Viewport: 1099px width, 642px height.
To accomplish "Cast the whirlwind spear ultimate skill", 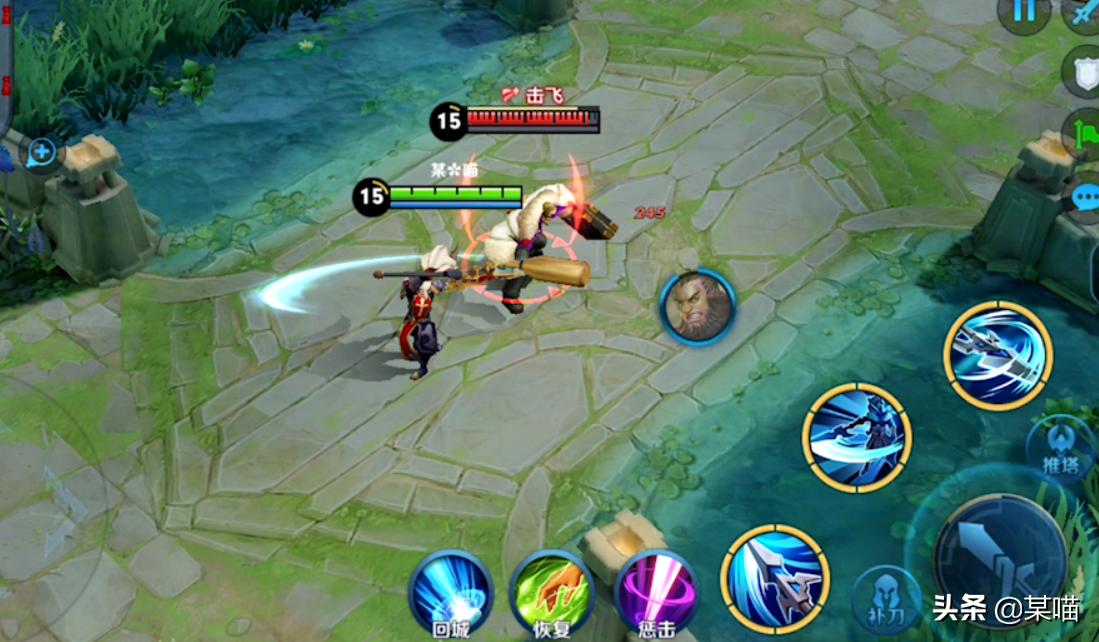I will tap(997, 355).
